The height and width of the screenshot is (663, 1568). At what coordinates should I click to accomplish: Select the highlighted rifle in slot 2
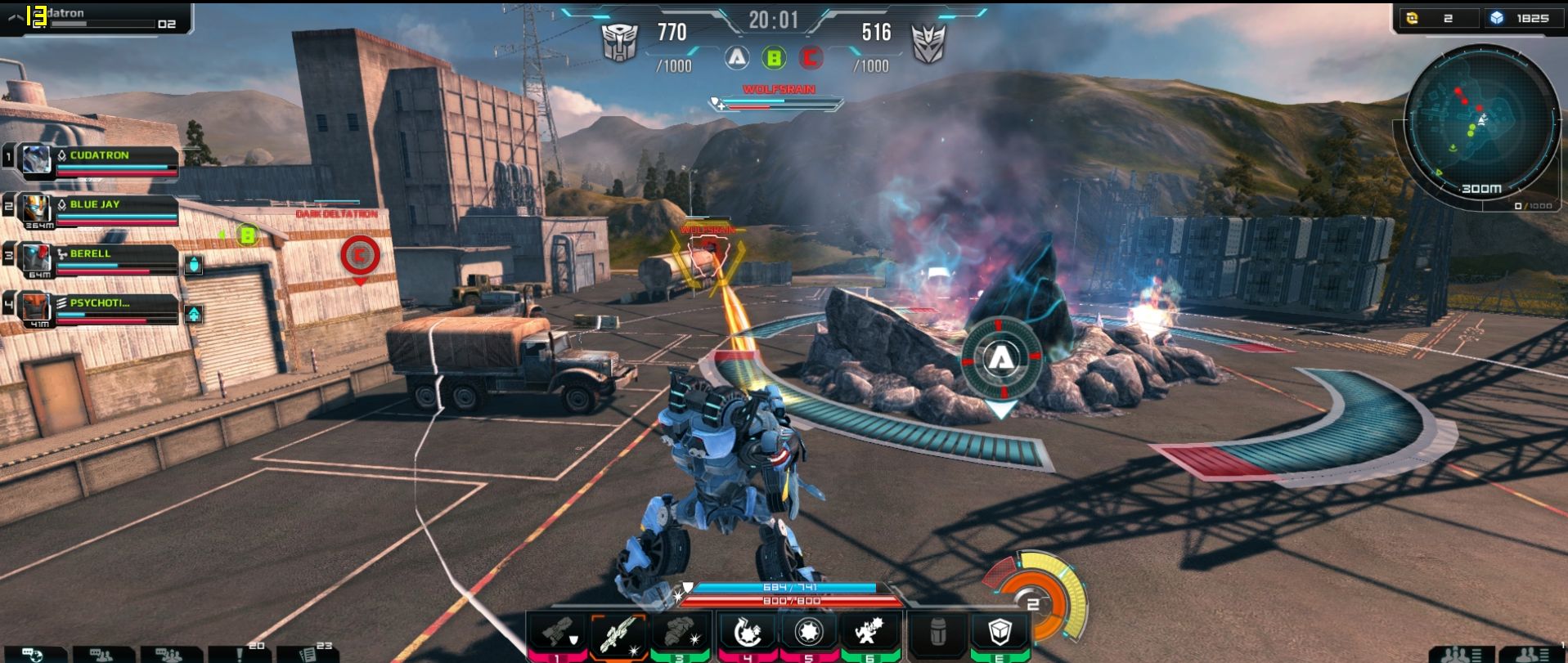point(619,633)
